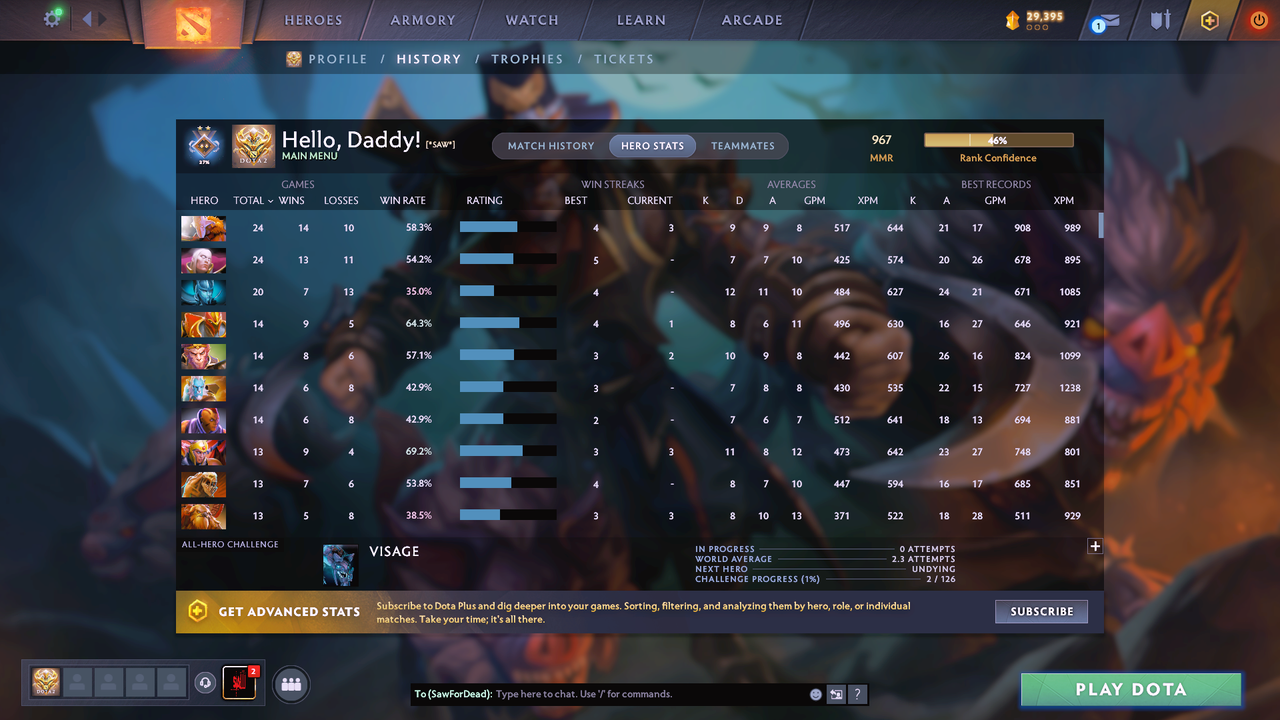
Task: Expand the All-Hero Challenge with plus button
Action: pos(1095,547)
